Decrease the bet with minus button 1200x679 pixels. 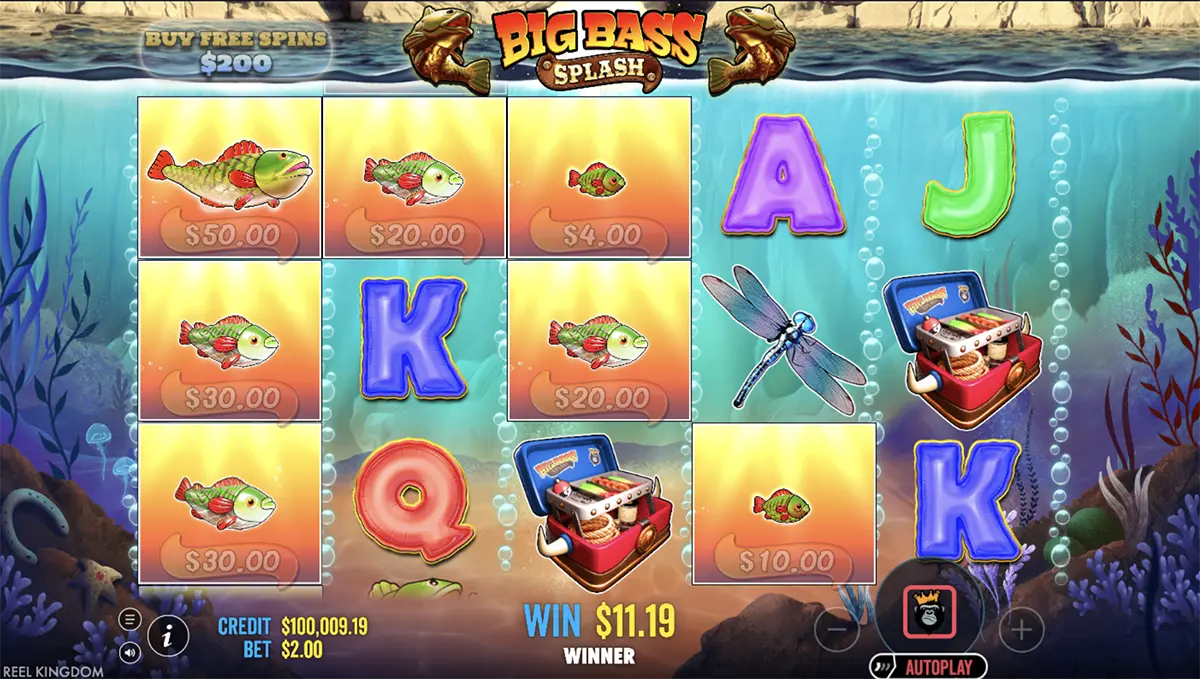[837, 629]
